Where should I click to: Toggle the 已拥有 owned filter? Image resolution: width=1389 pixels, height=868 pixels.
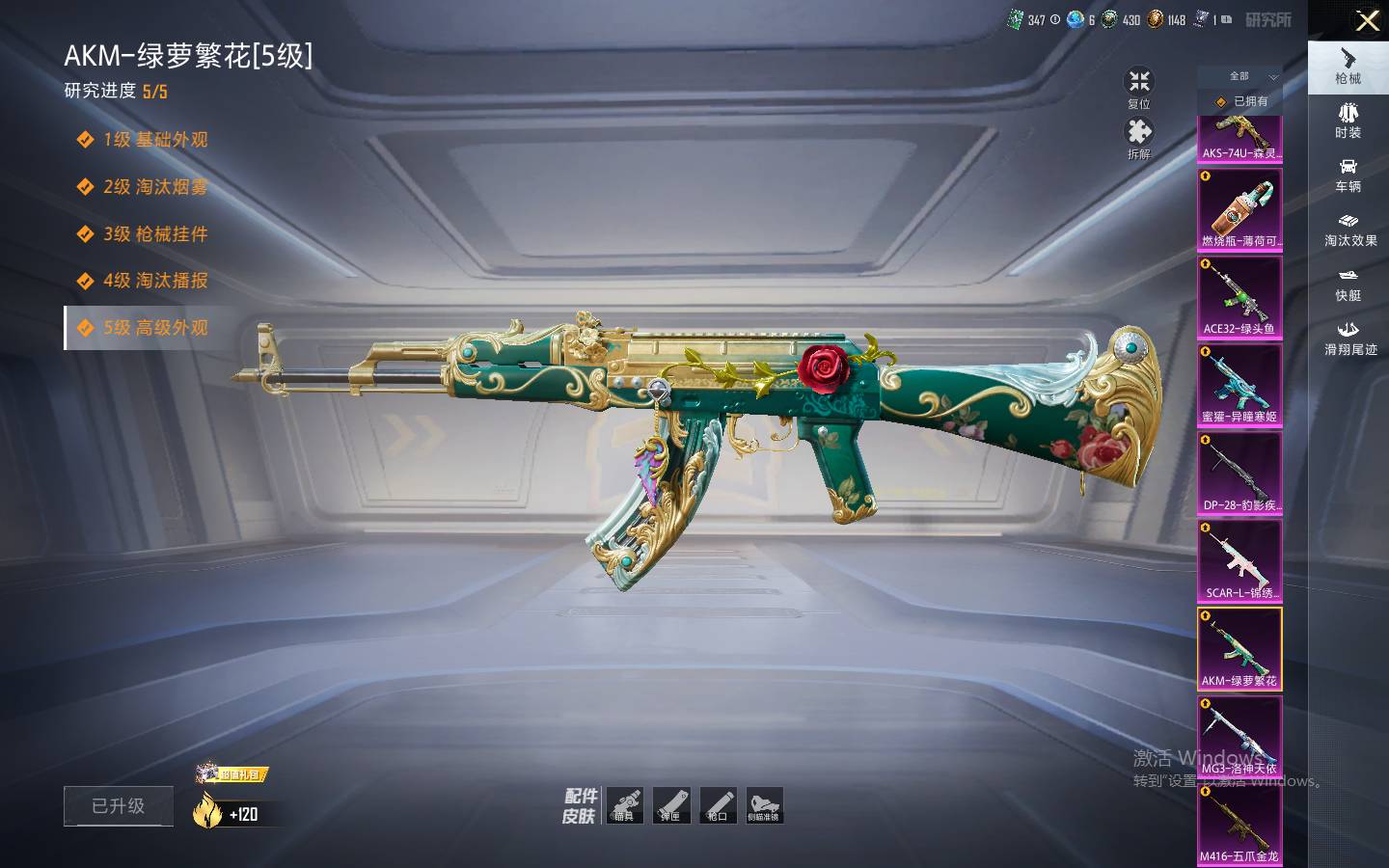coord(1242,101)
